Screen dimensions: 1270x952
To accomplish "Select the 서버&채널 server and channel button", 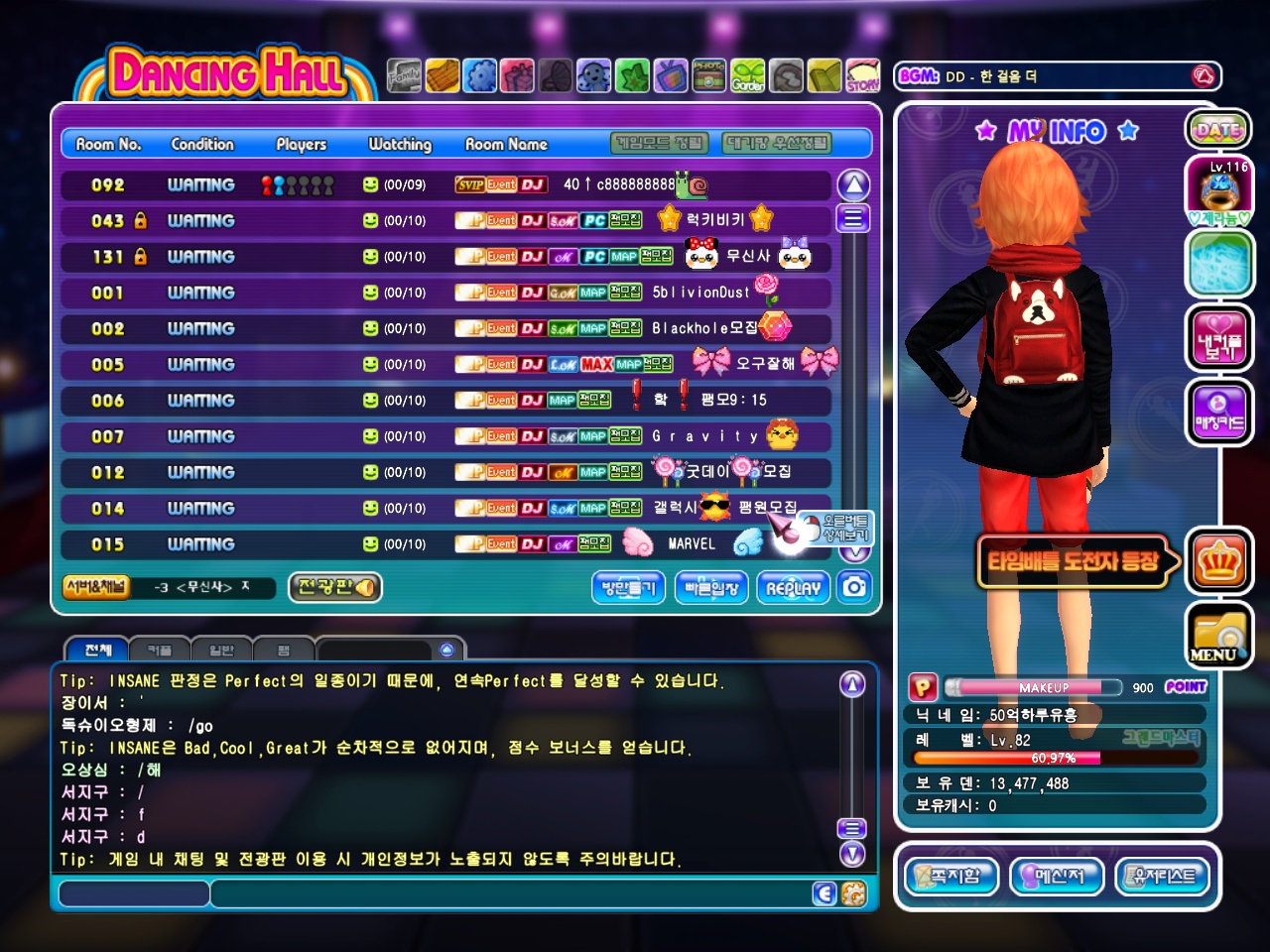I will [x=95, y=586].
